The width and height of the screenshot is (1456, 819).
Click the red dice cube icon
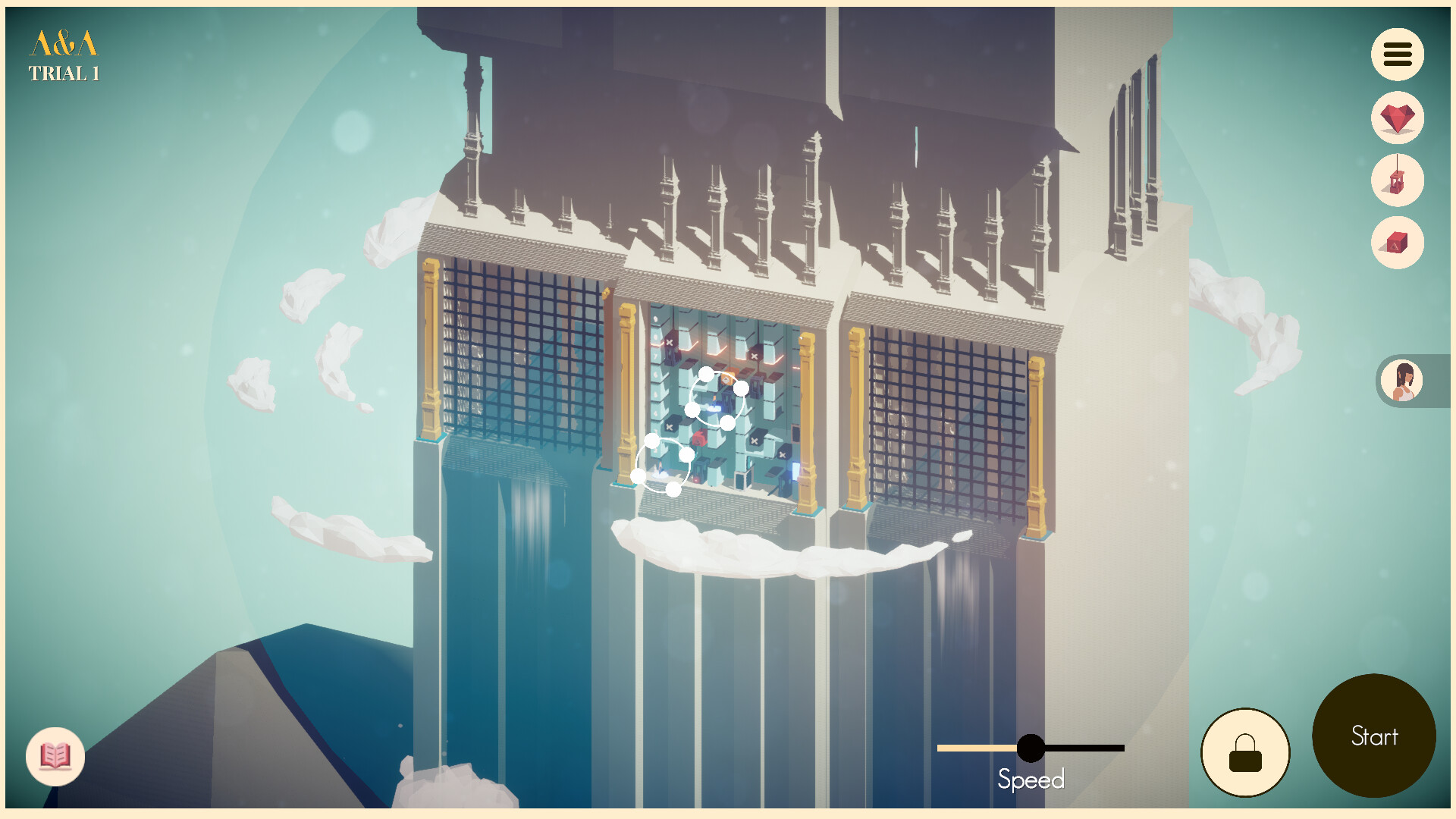tap(1398, 243)
